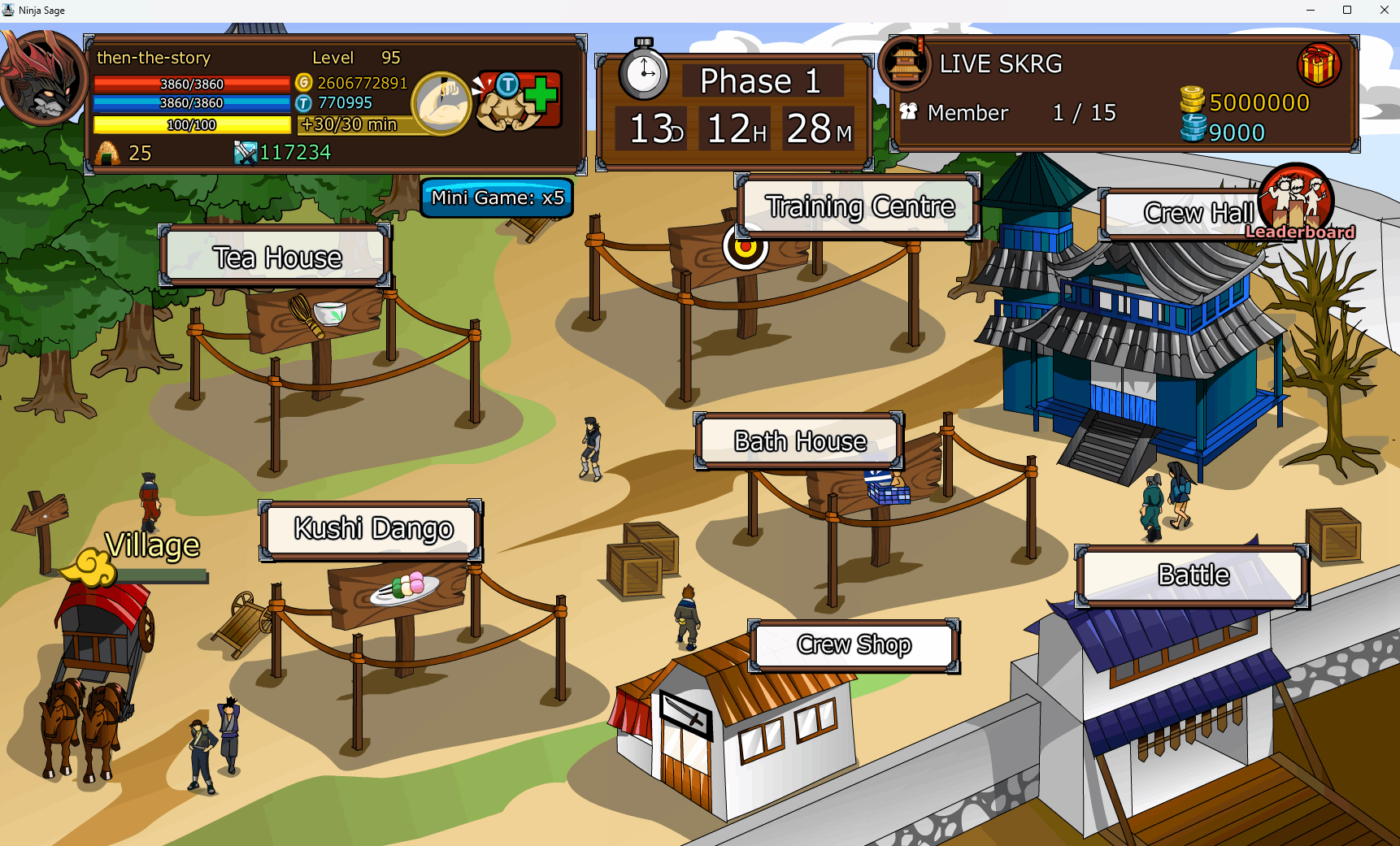
Task: Start a crew Battle
Action: (x=1193, y=575)
